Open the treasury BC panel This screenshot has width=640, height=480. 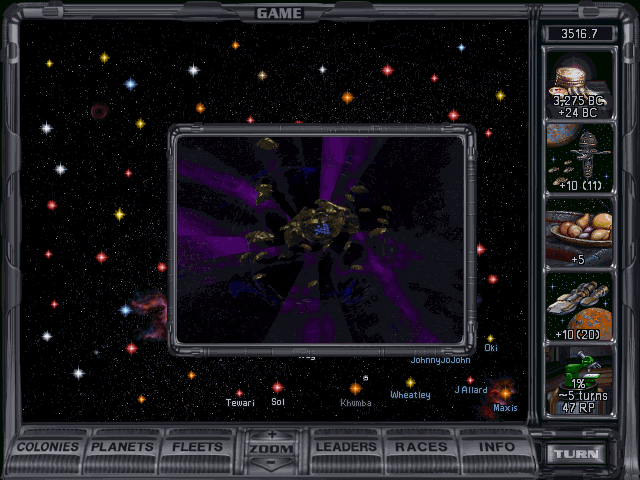point(580,85)
